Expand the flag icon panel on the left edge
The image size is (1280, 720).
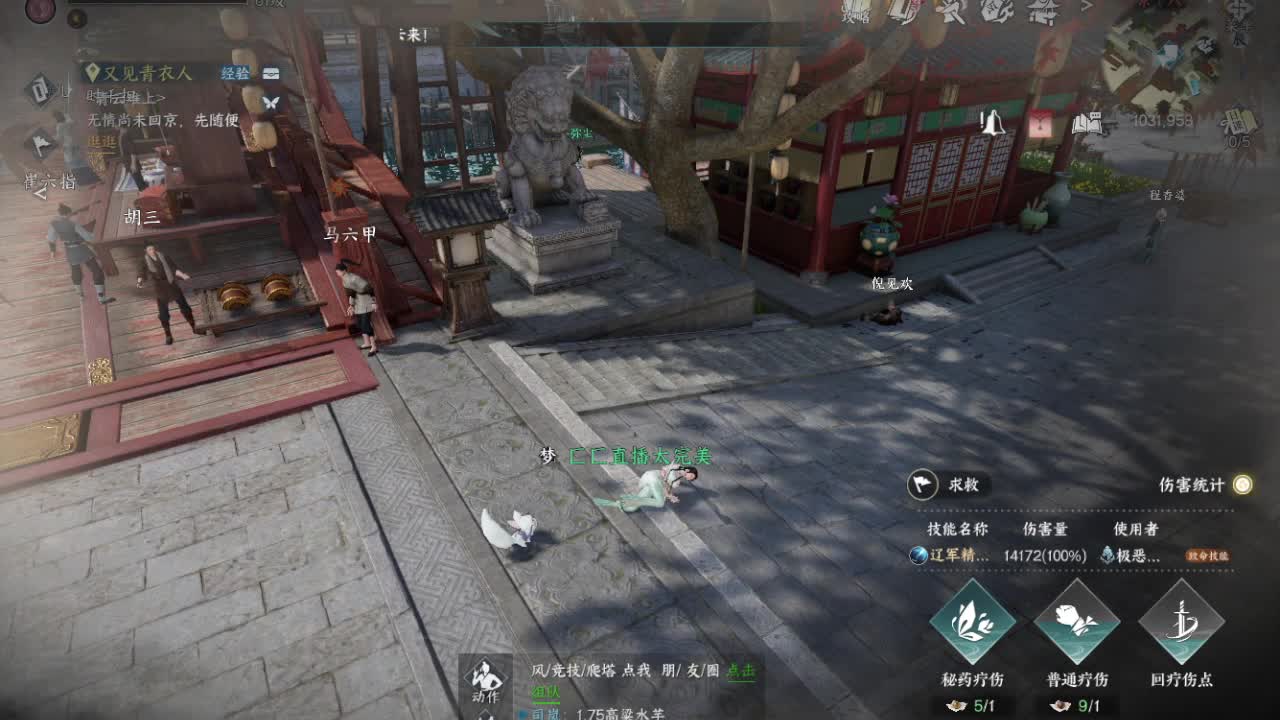click(40, 145)
